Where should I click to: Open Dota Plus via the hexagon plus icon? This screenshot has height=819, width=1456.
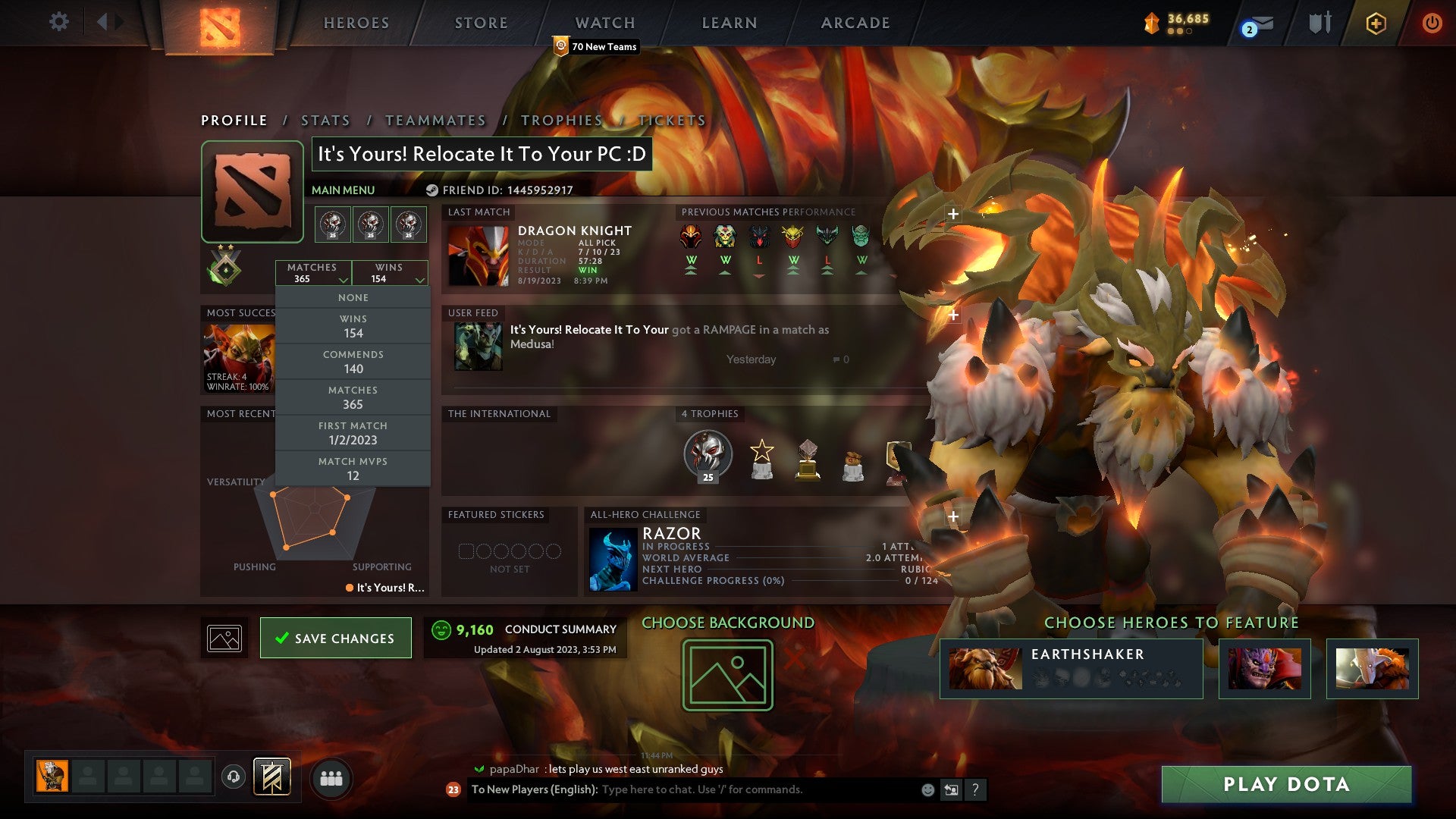pyautogui.click(x=1376, y=23)
